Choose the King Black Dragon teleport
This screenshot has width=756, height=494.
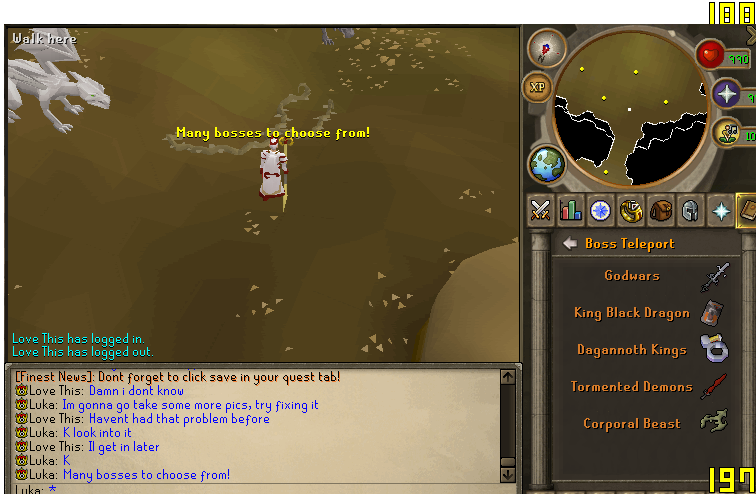[x=632, y=313]
